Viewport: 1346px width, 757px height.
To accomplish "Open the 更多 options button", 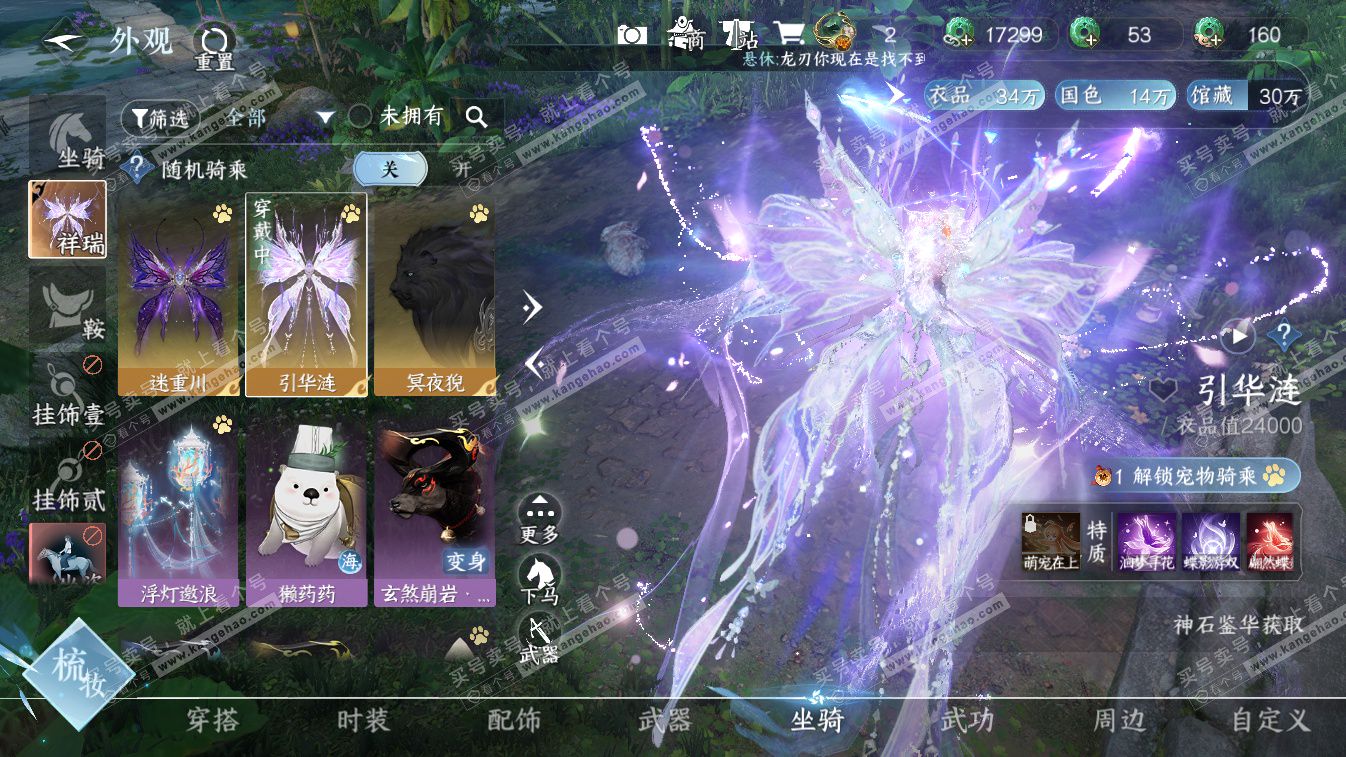I will click(x=539, y=519).
